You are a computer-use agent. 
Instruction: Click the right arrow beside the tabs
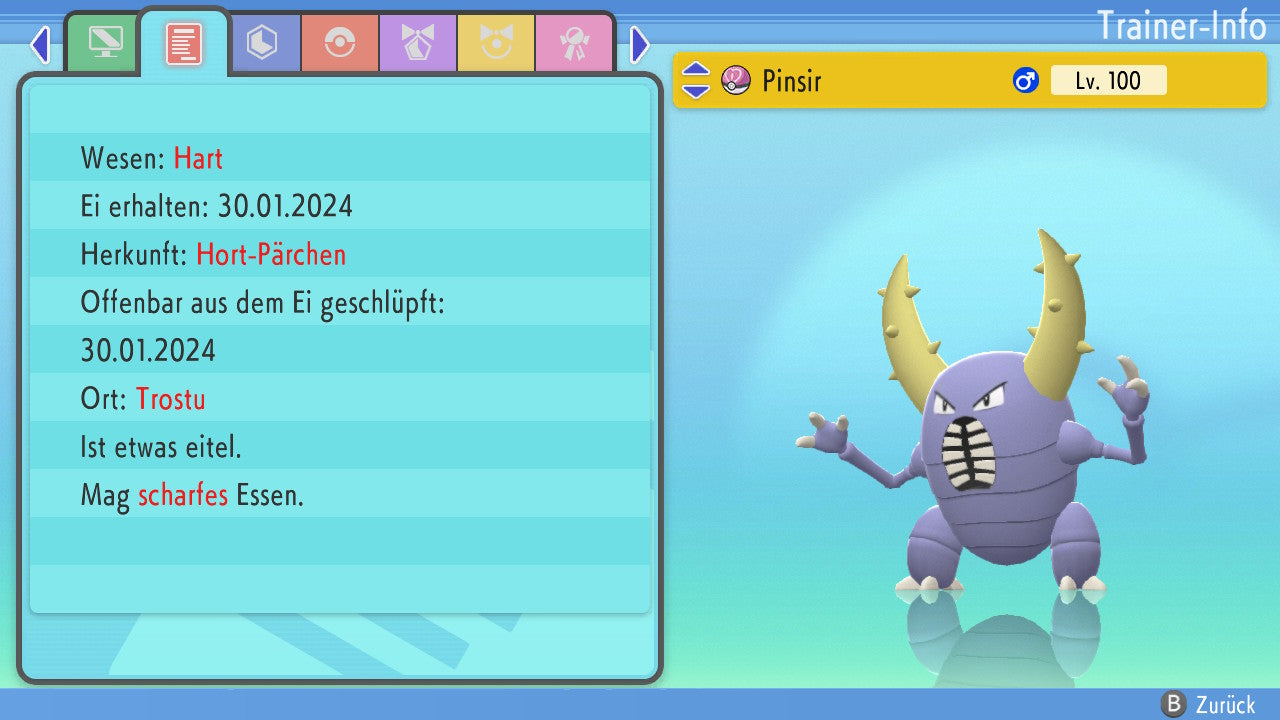coord(640,45)
